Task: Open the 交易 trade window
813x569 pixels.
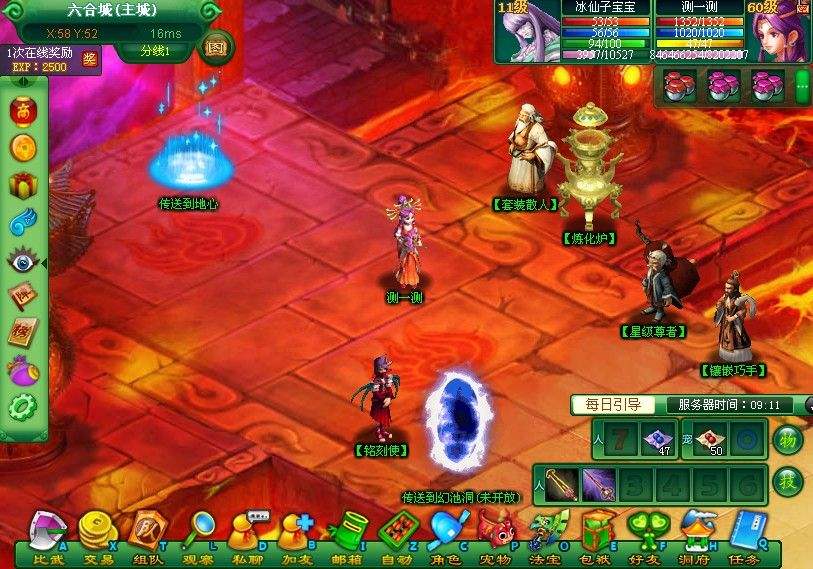Action: [96, 531]
